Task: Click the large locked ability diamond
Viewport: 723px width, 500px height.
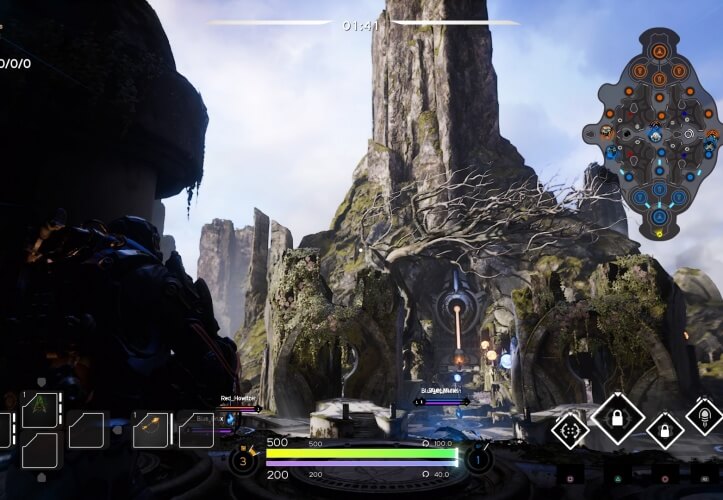Action: (x=618, y=417)
